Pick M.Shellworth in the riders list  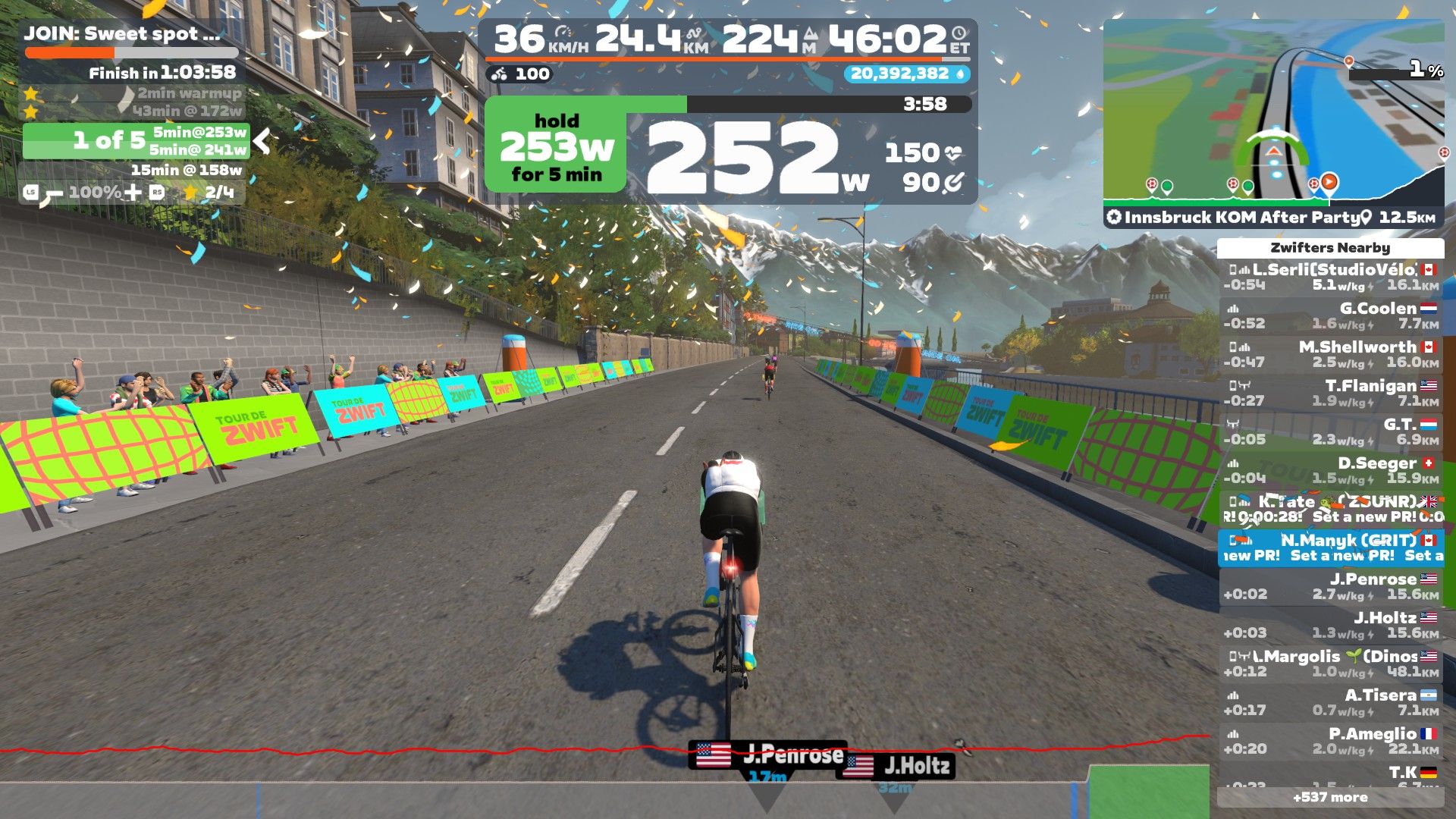click(x=1331, y=354)
